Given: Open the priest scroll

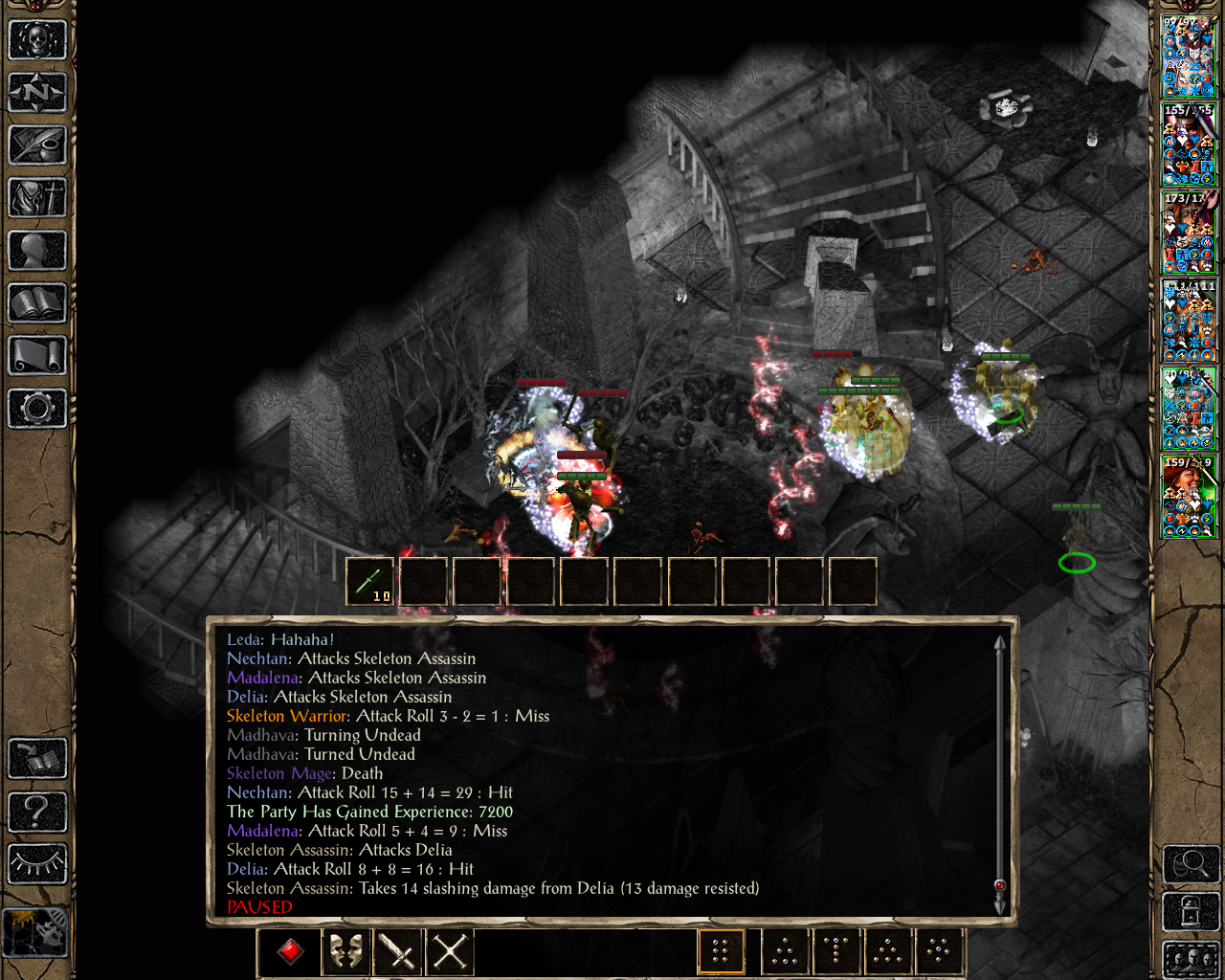Looking at the screenshot, I should (37, 356).
